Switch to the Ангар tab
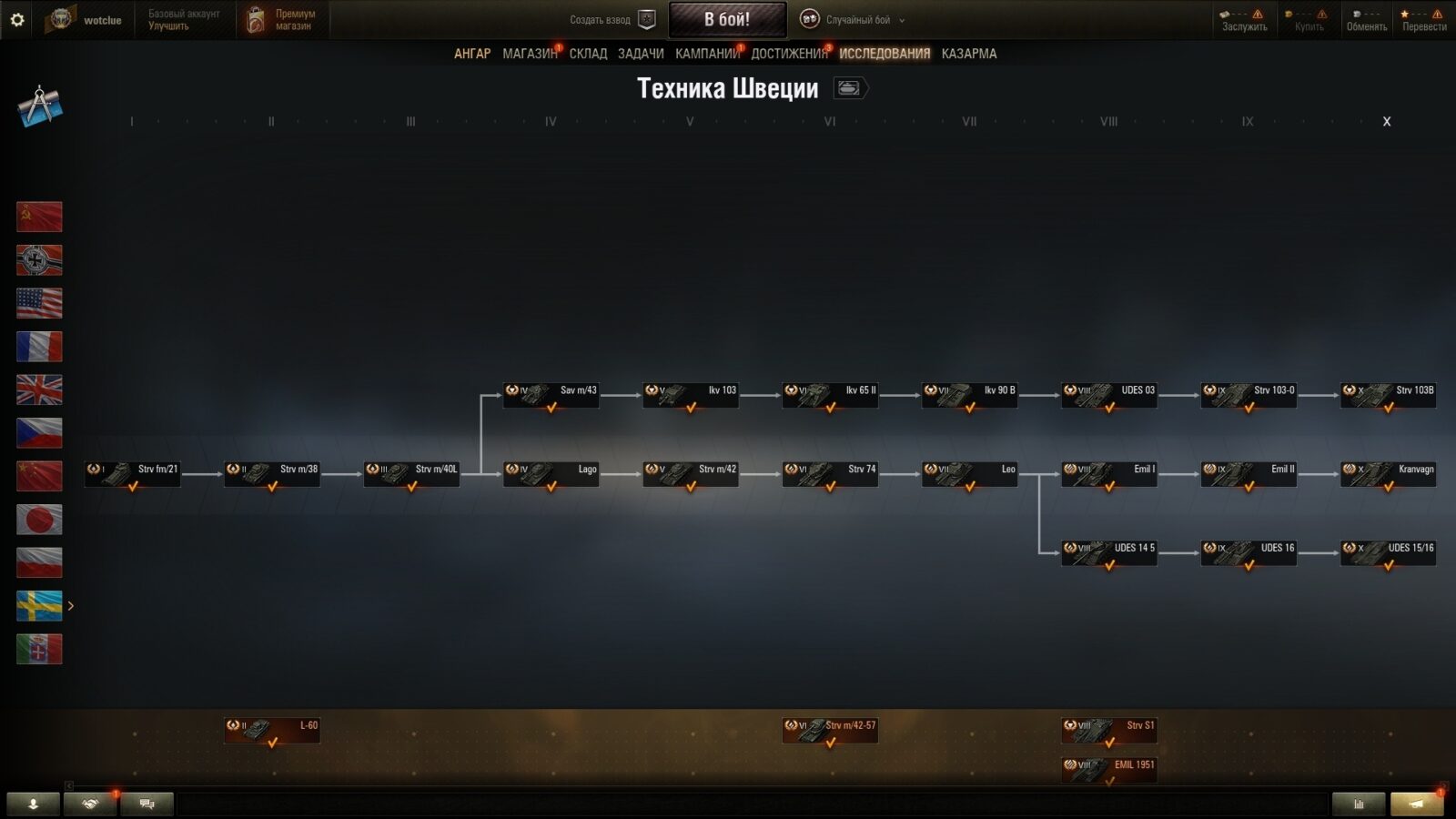Viewport: 1456px width, 819px height. point(471,54)
